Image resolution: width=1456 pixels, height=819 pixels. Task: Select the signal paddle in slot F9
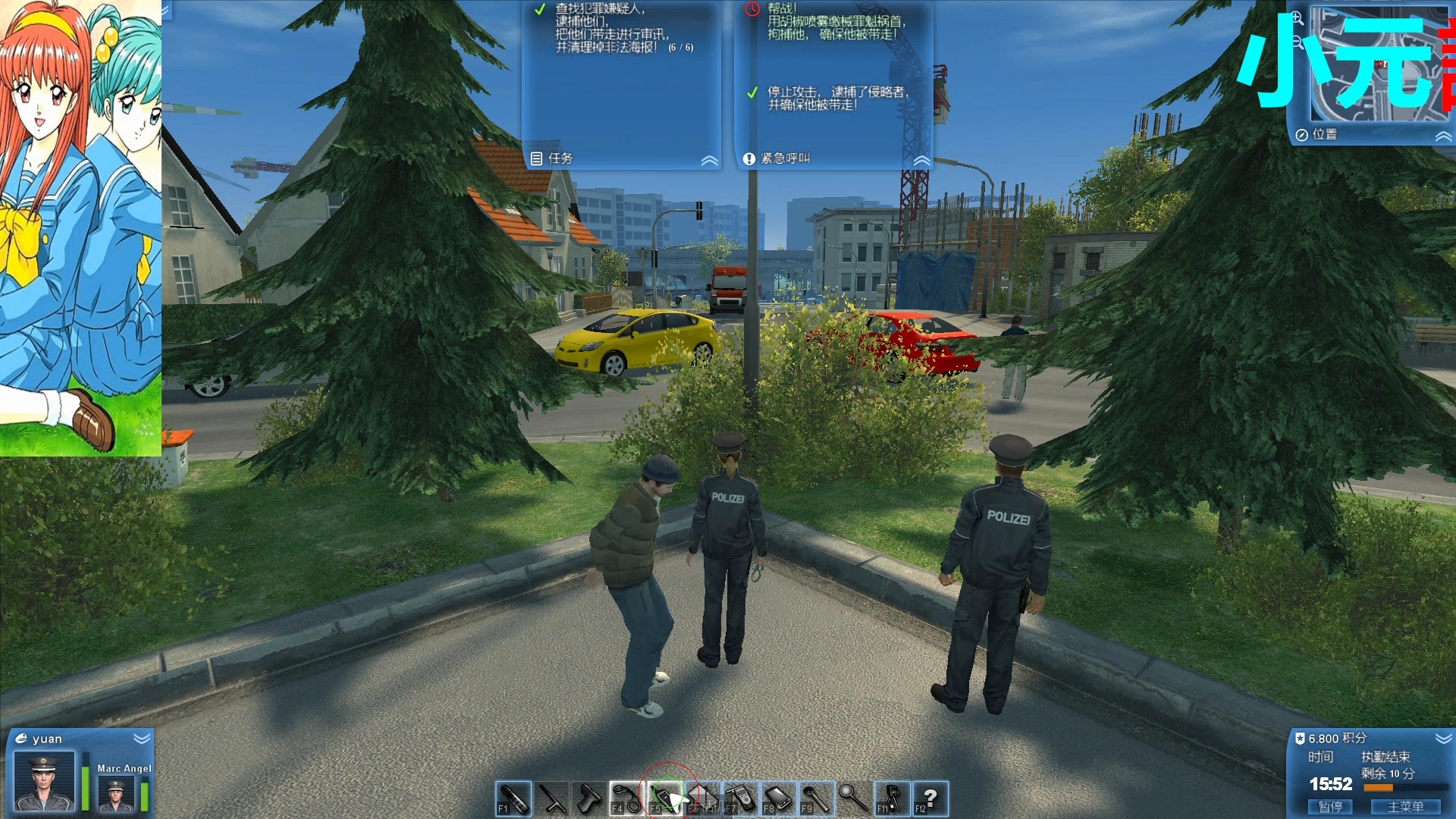click(816, 798)
